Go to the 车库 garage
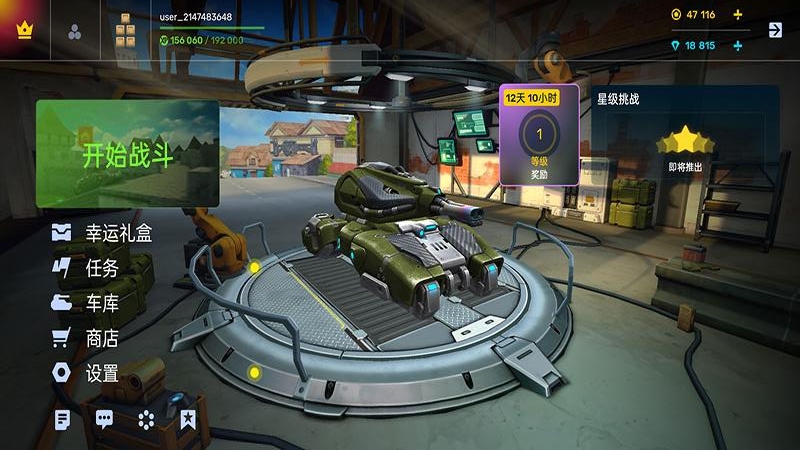This screenshot has width=800, height=450. pos(86,303)
